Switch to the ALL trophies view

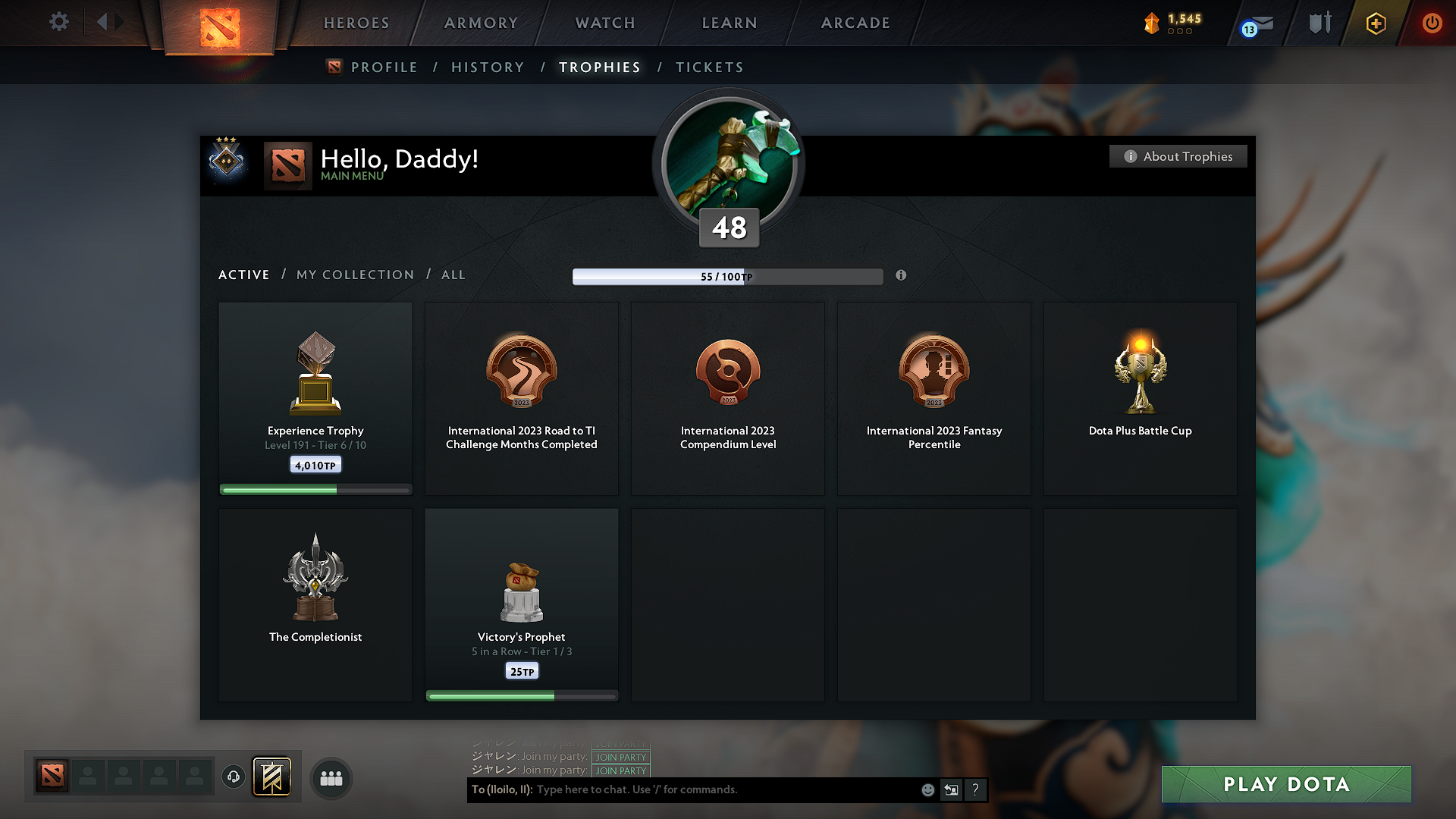point(453,275)
